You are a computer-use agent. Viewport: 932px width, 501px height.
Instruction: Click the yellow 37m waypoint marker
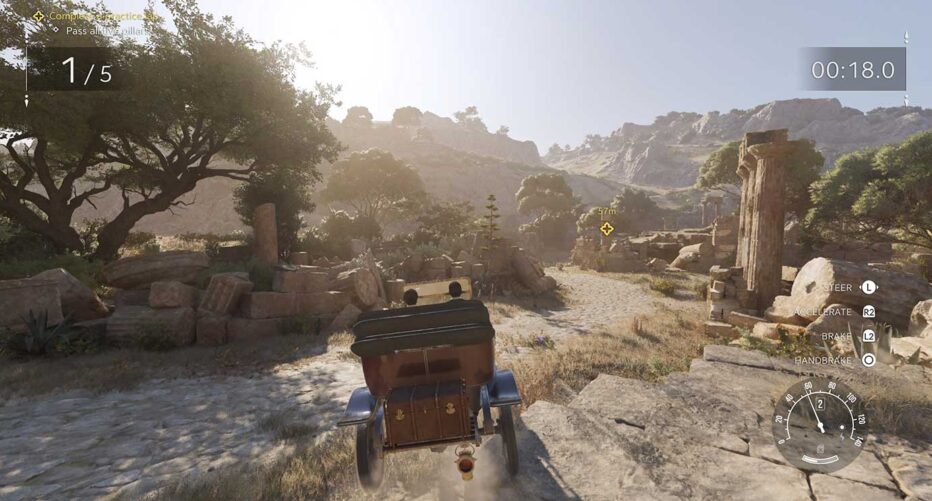pos(606,228)
